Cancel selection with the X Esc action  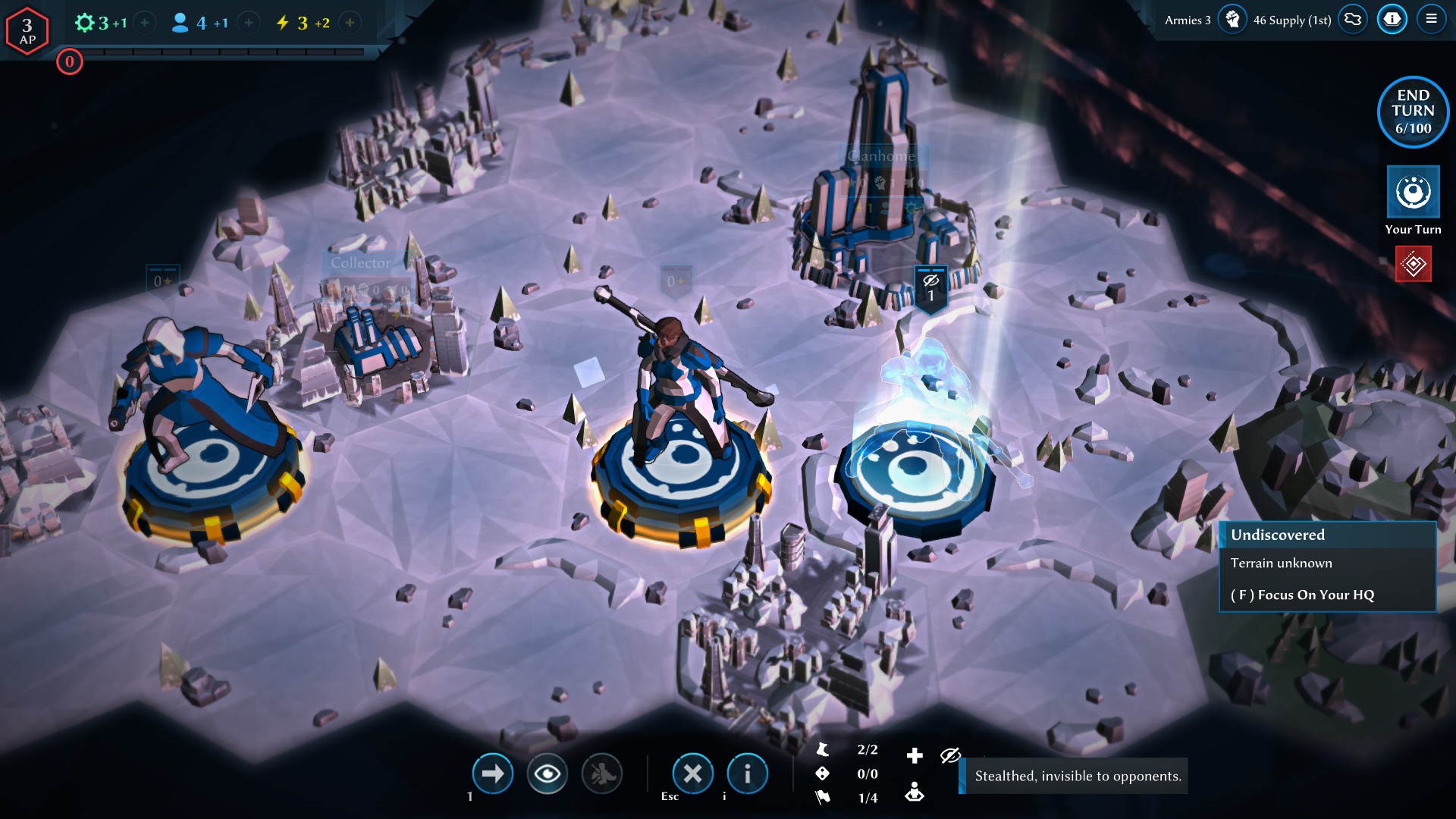pos(692,773)
